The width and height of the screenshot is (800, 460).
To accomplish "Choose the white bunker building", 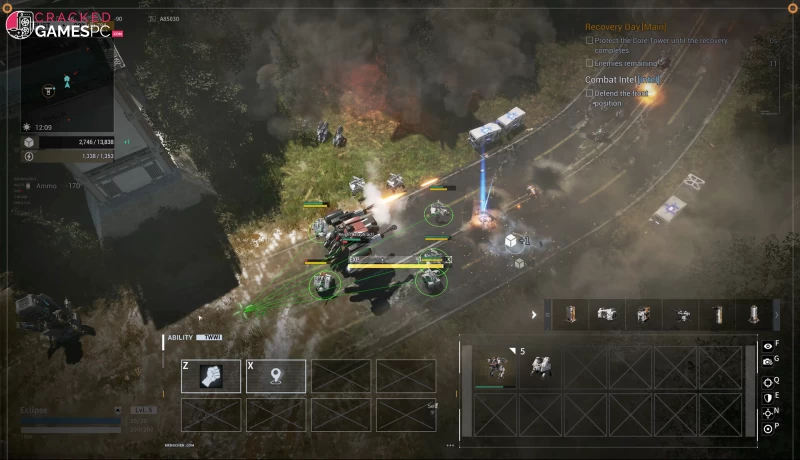I will [x=607, y=315].
